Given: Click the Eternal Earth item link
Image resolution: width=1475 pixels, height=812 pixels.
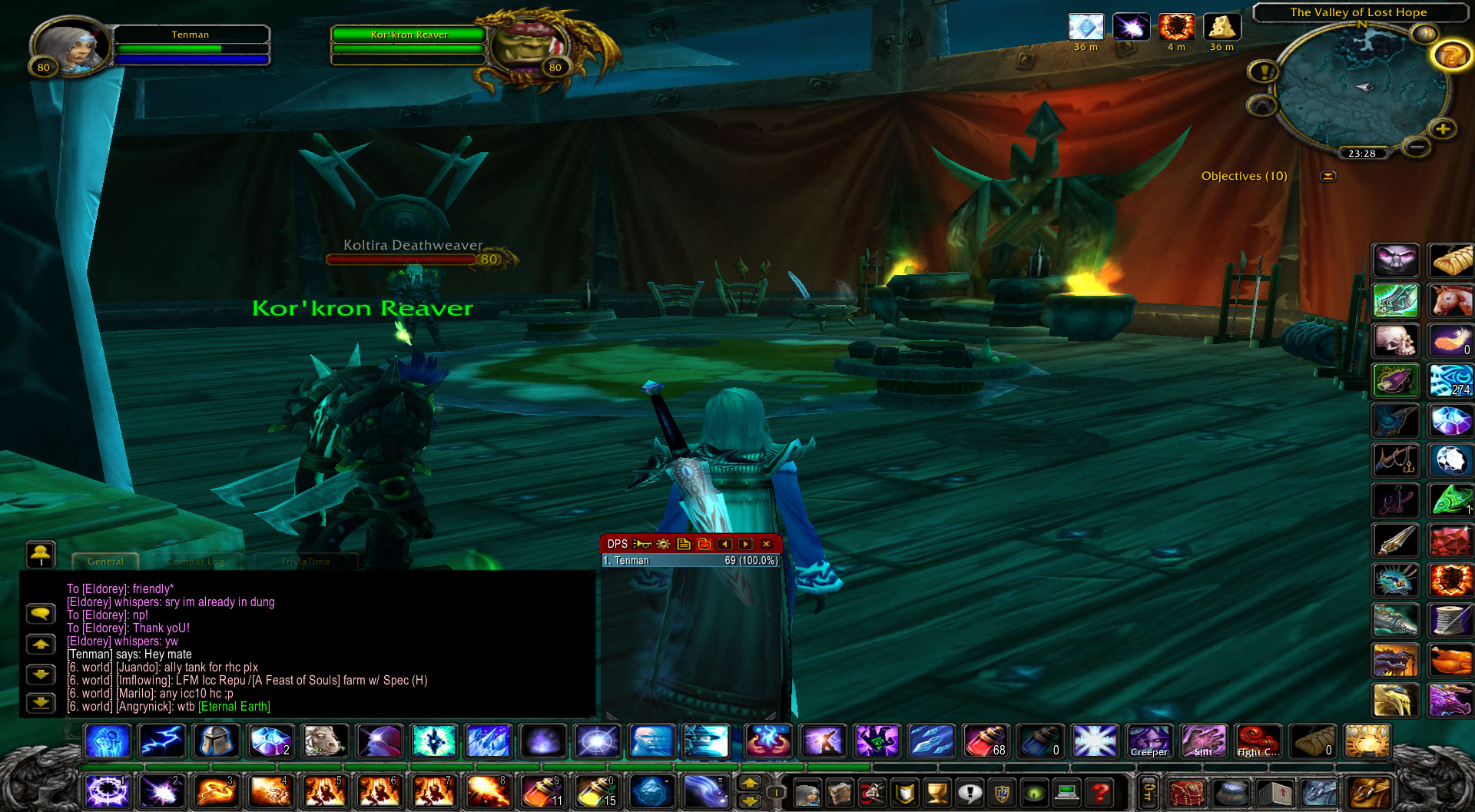Looking at the screenshot, I should coord(233,707).
